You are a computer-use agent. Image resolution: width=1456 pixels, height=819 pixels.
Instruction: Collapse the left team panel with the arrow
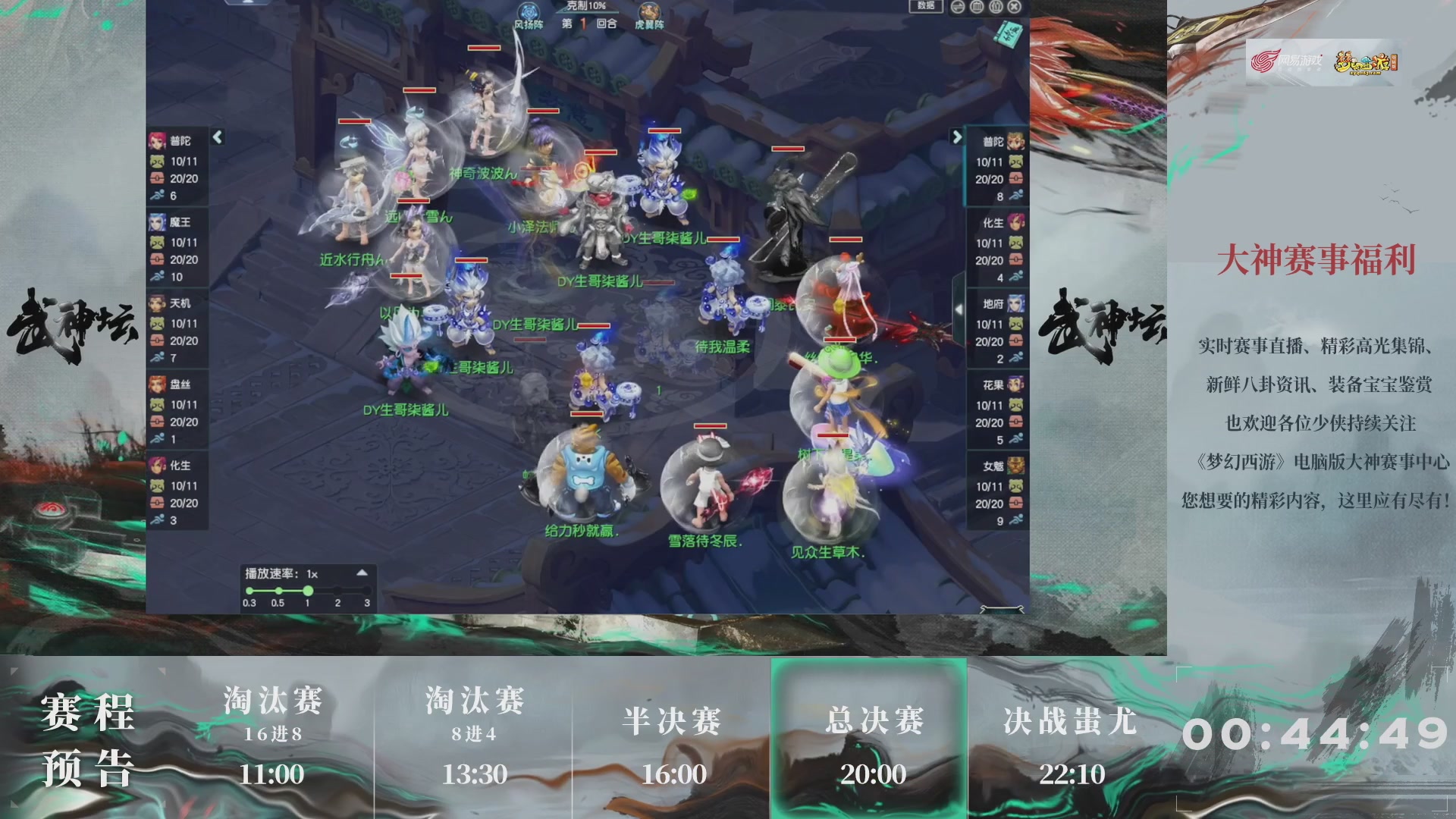tap(218, 137)
